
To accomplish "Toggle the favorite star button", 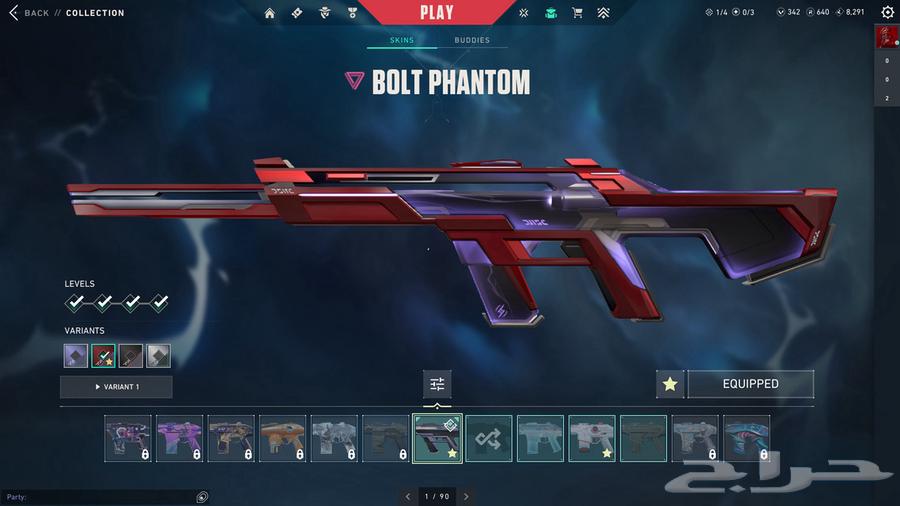I will (670, 384).
